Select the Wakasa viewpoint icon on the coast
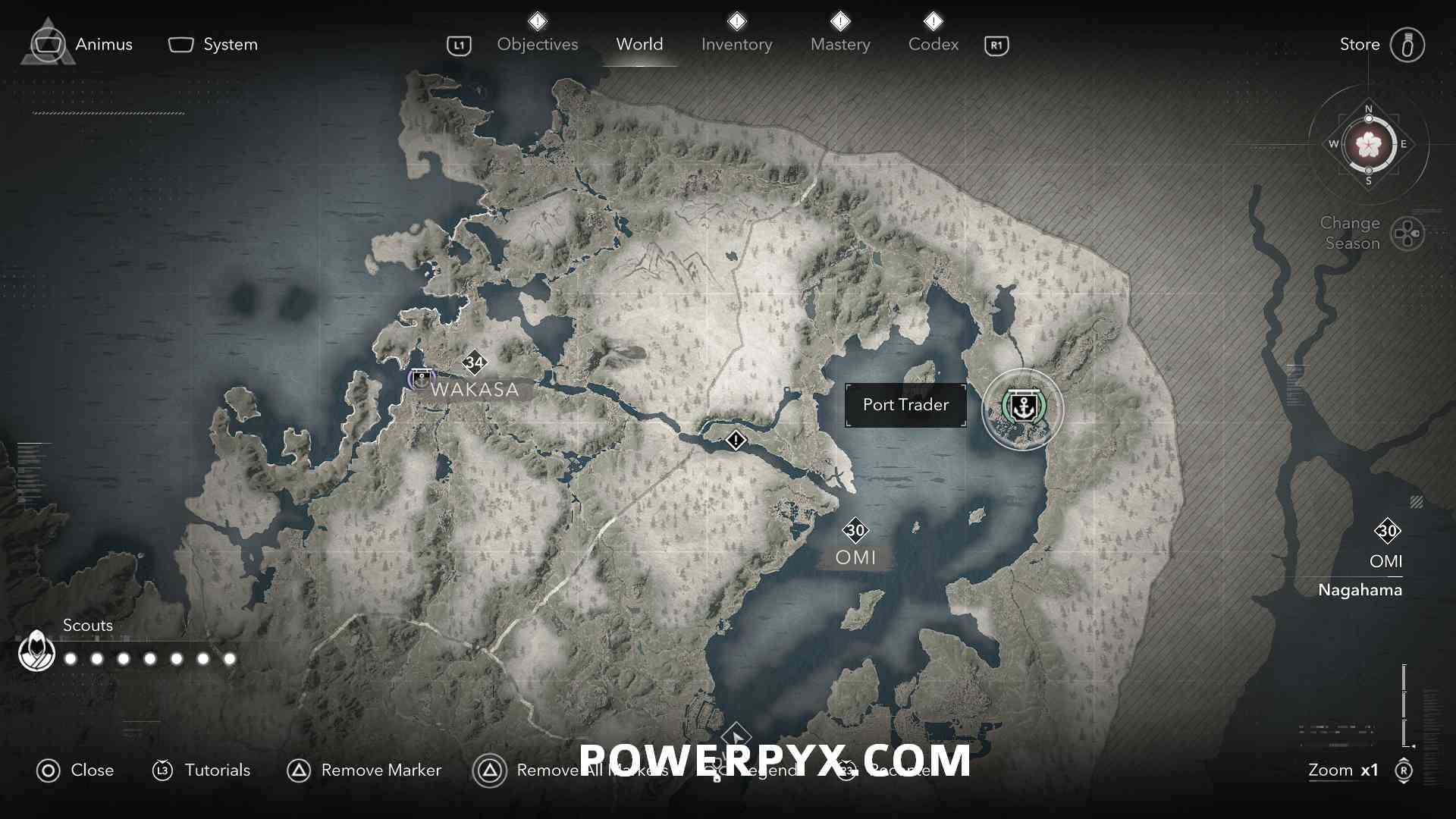 click(421, 378)
